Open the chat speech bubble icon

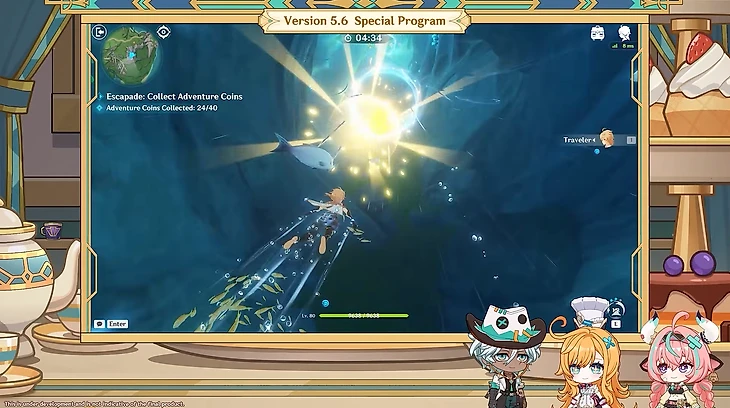click(99, 323)
